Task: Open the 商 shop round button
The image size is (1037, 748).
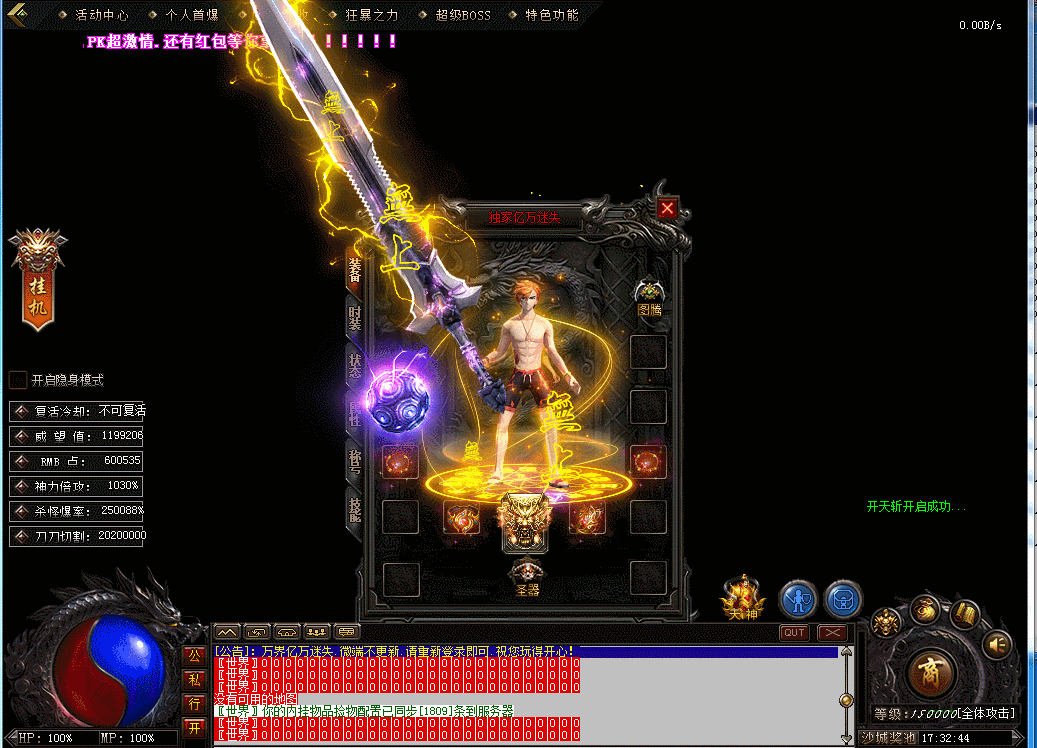Action: coord(931,669)
